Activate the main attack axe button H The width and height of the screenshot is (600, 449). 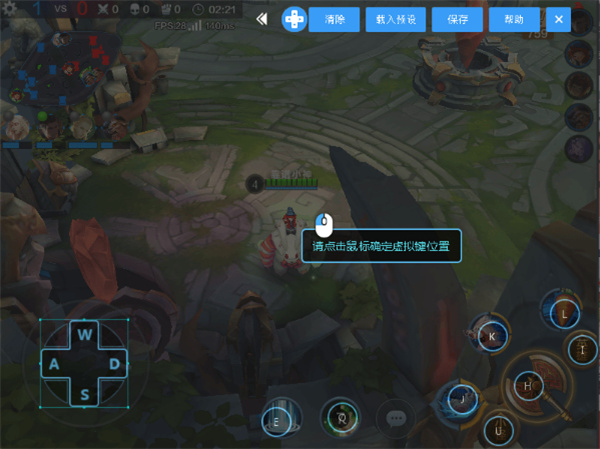pyautogui.click(x=527, y=386)
